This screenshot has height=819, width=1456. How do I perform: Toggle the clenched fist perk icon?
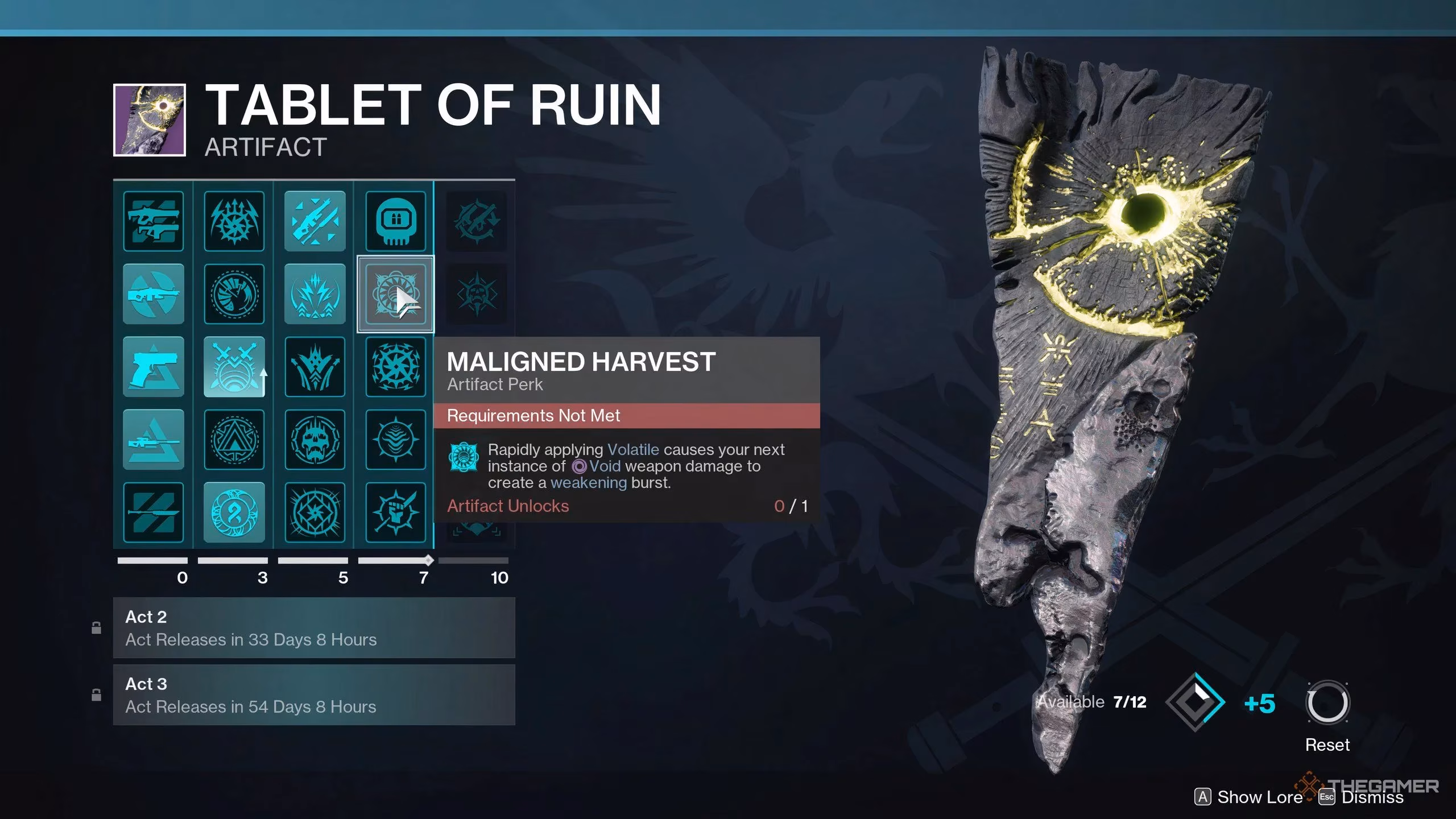coord(396,512)
